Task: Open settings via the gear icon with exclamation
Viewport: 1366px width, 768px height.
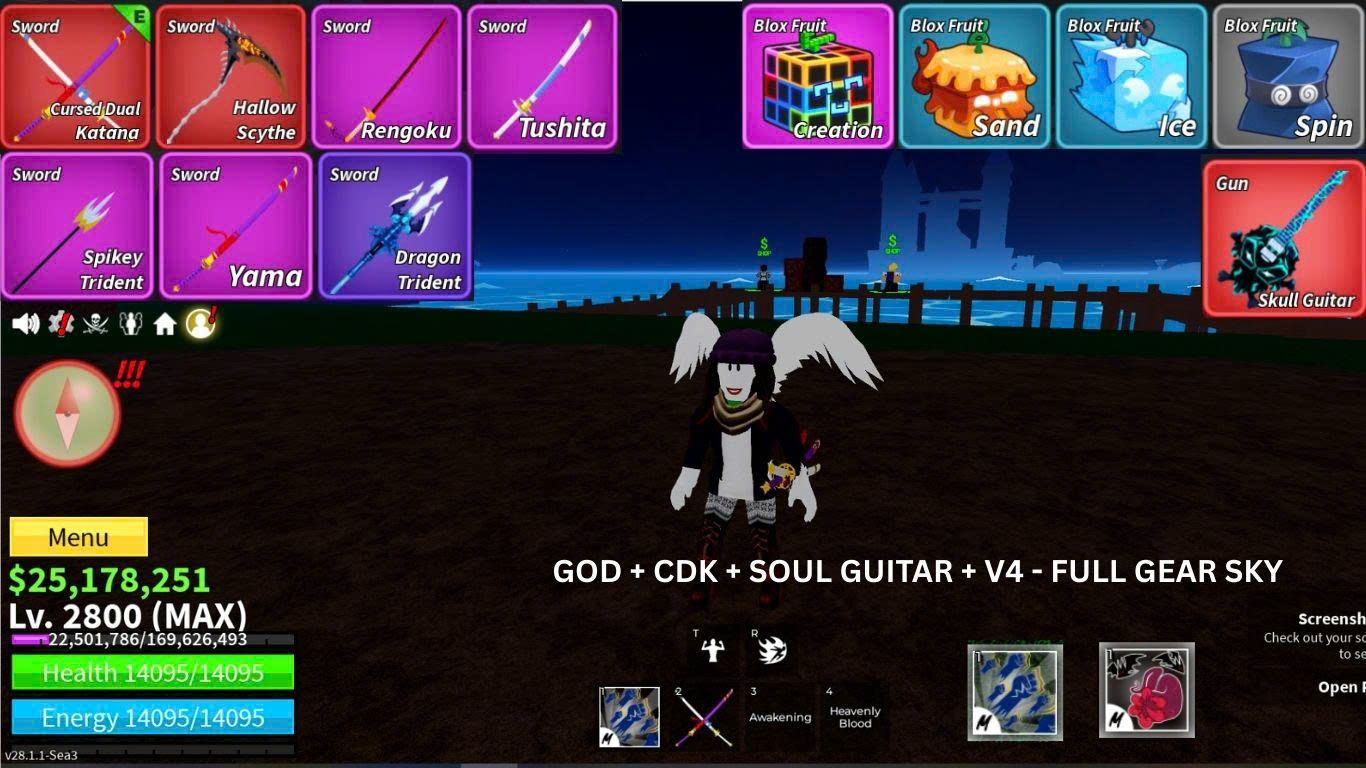Action: click(x=60, y=322)
